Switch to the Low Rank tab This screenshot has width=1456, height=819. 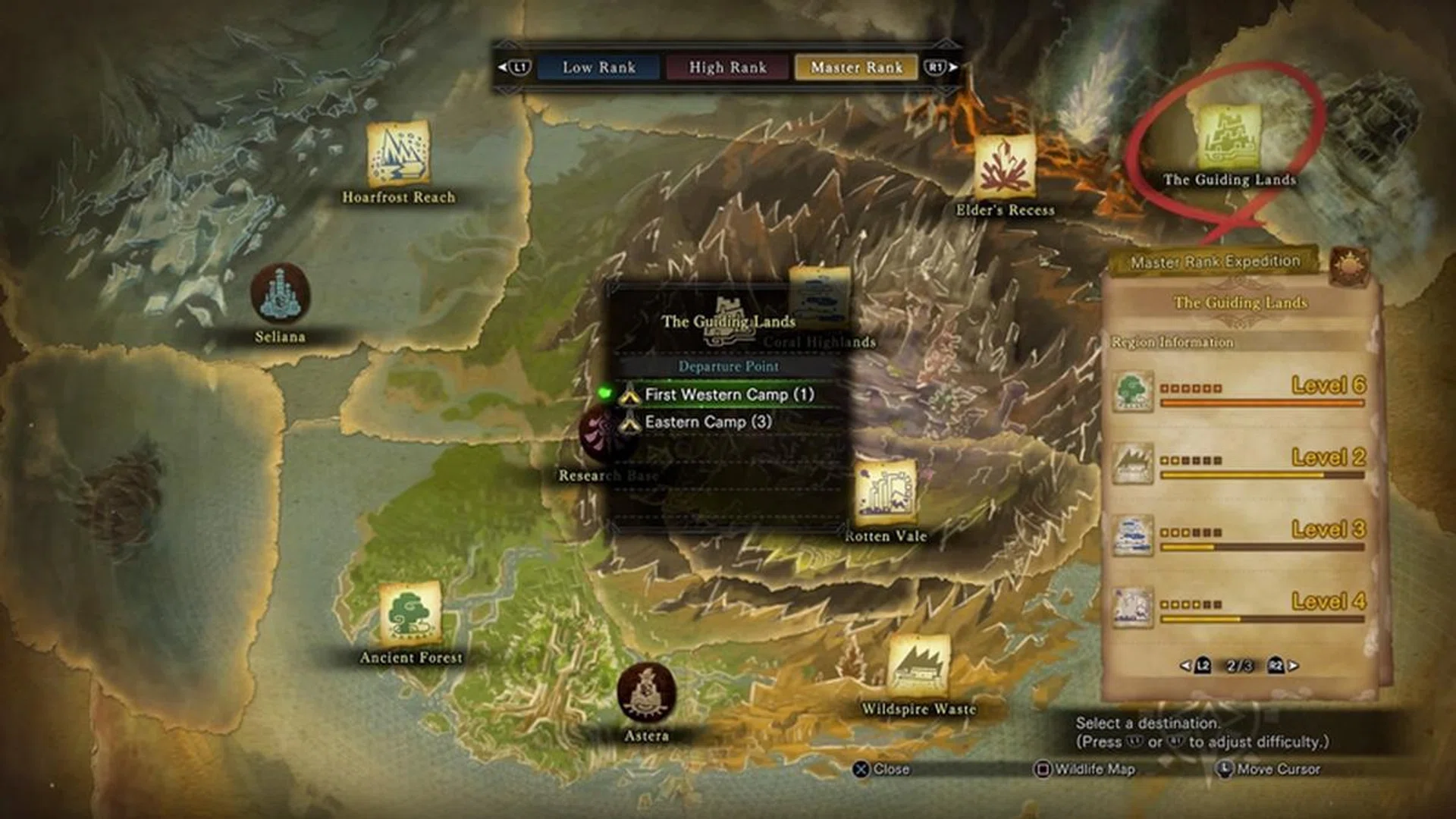coord(598,67)
